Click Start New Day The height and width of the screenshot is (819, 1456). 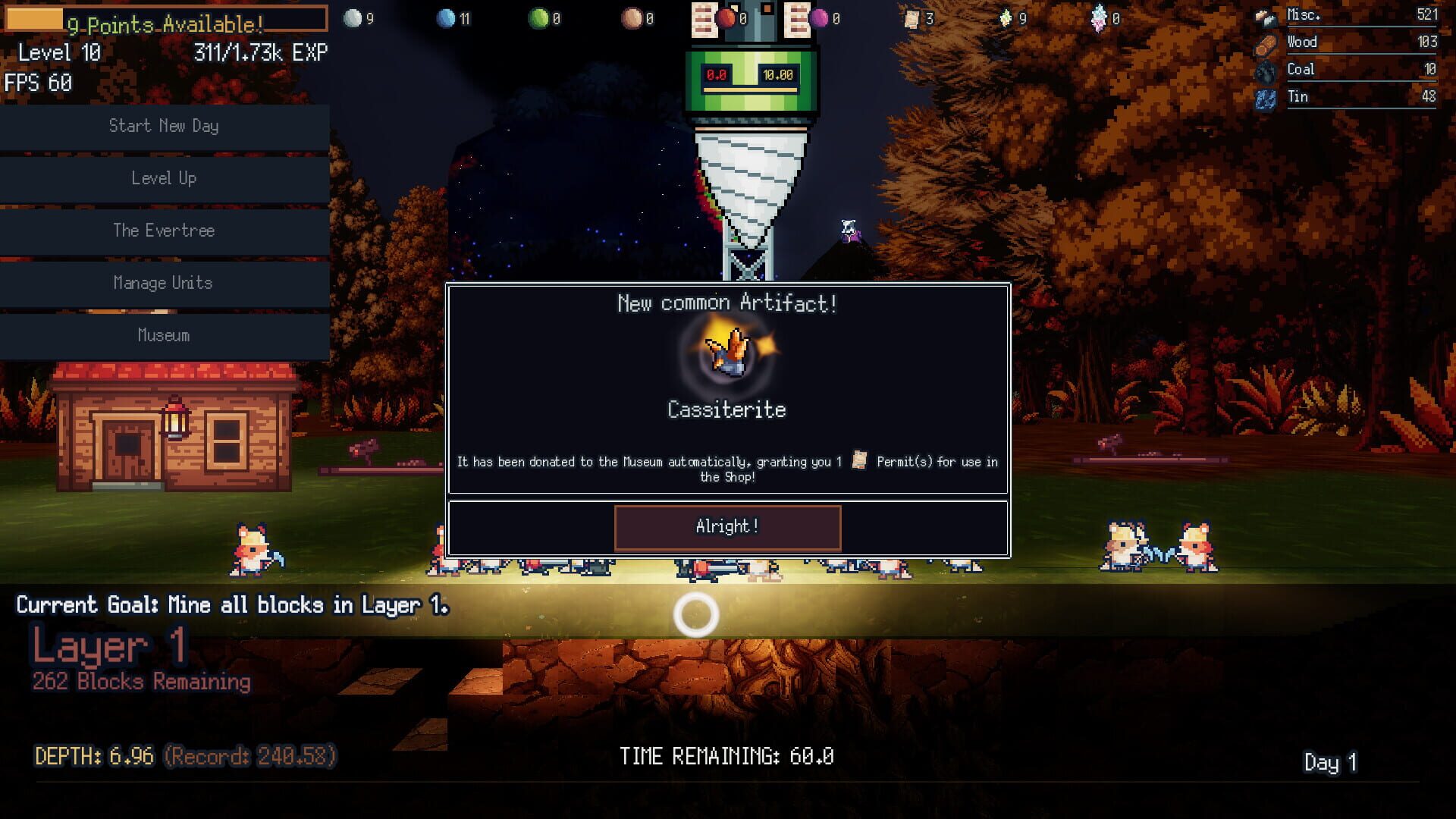[x=163, y=127]
